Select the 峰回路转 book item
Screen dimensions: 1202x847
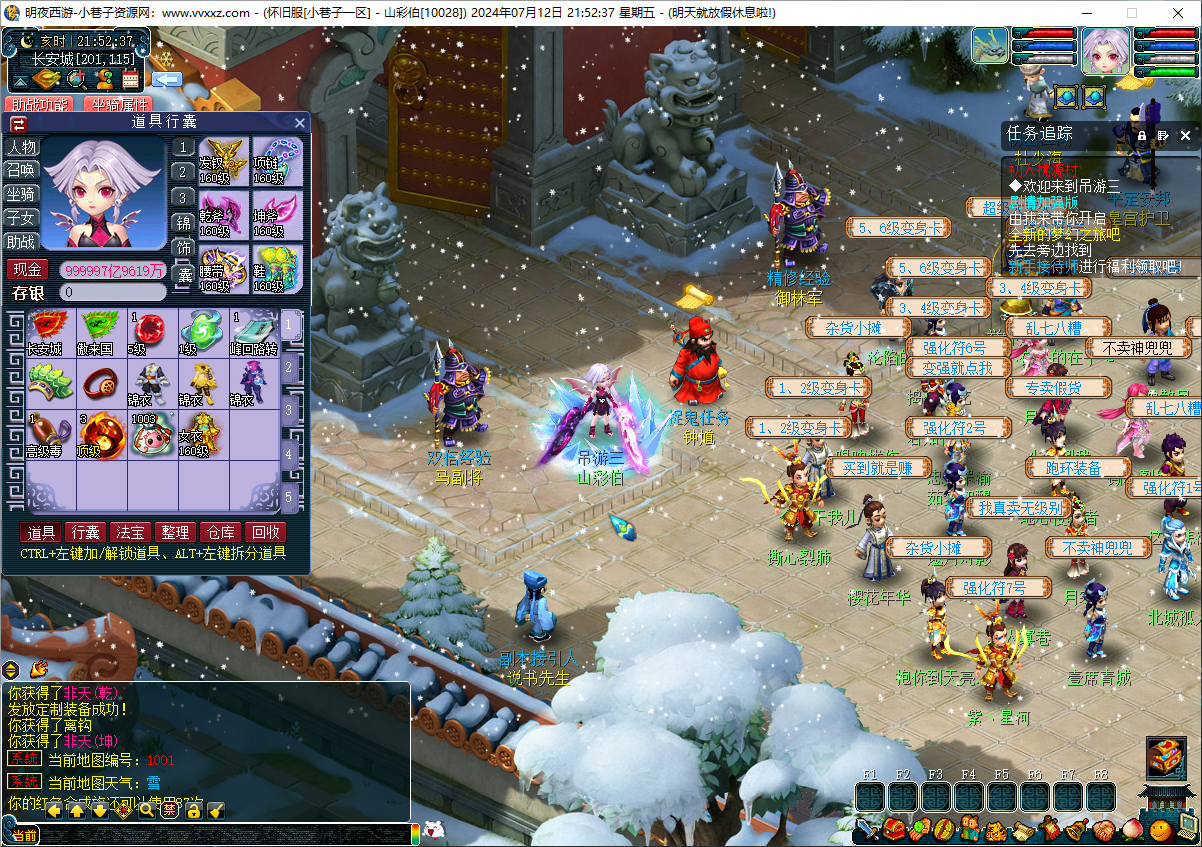click(x=253, y=332)
